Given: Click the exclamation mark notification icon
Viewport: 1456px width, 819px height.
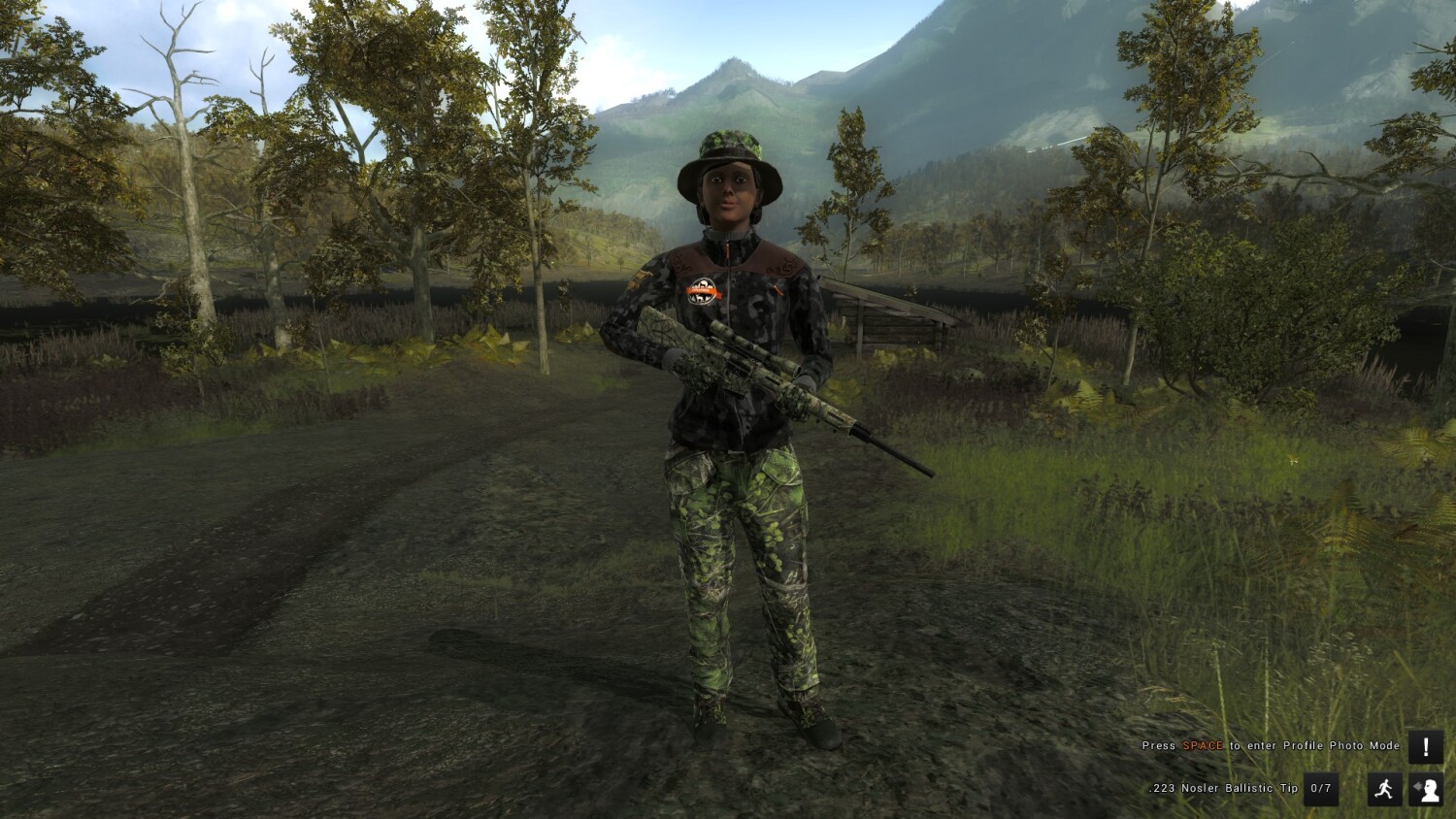Looking at the screenshot, I should tap(1425, 746).
